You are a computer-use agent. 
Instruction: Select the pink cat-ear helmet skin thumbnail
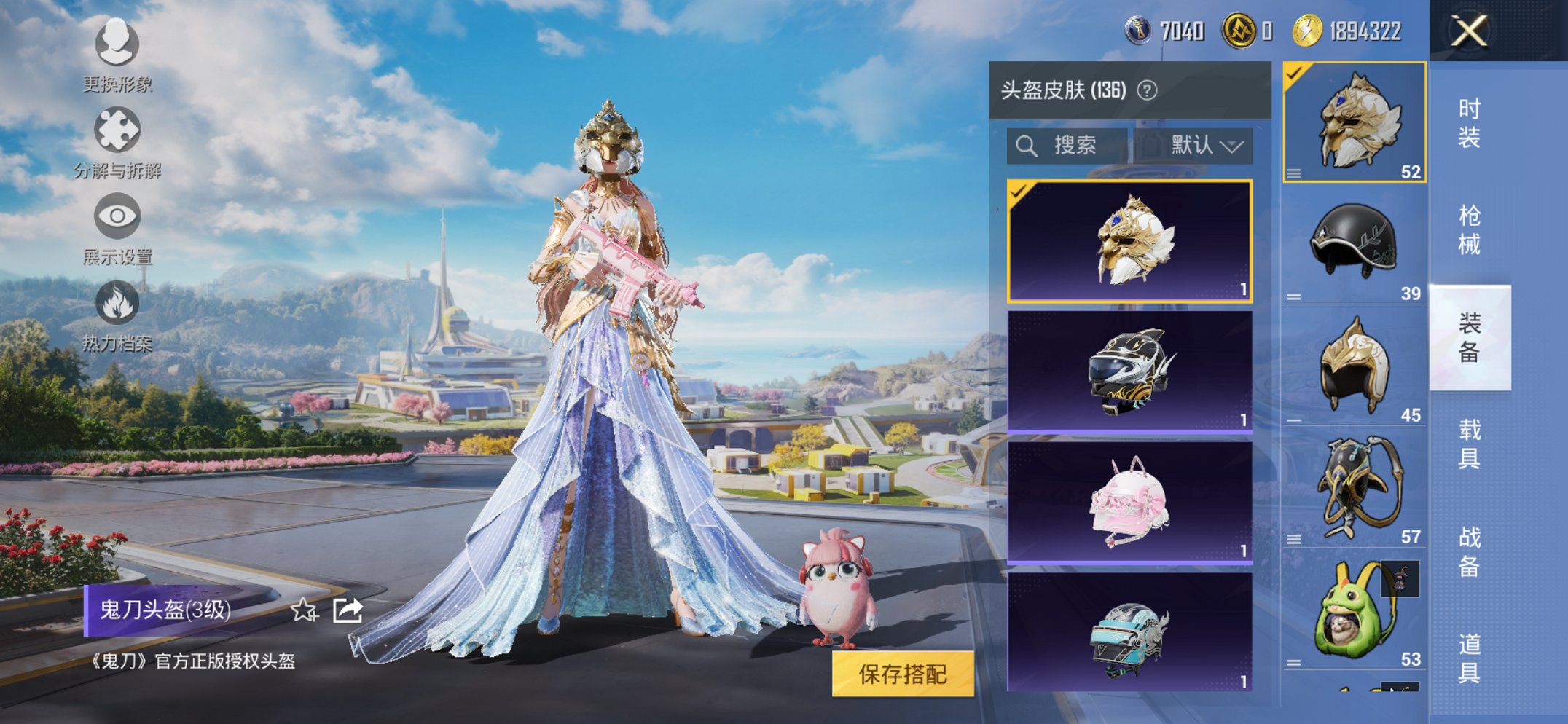coord(1129,499)
